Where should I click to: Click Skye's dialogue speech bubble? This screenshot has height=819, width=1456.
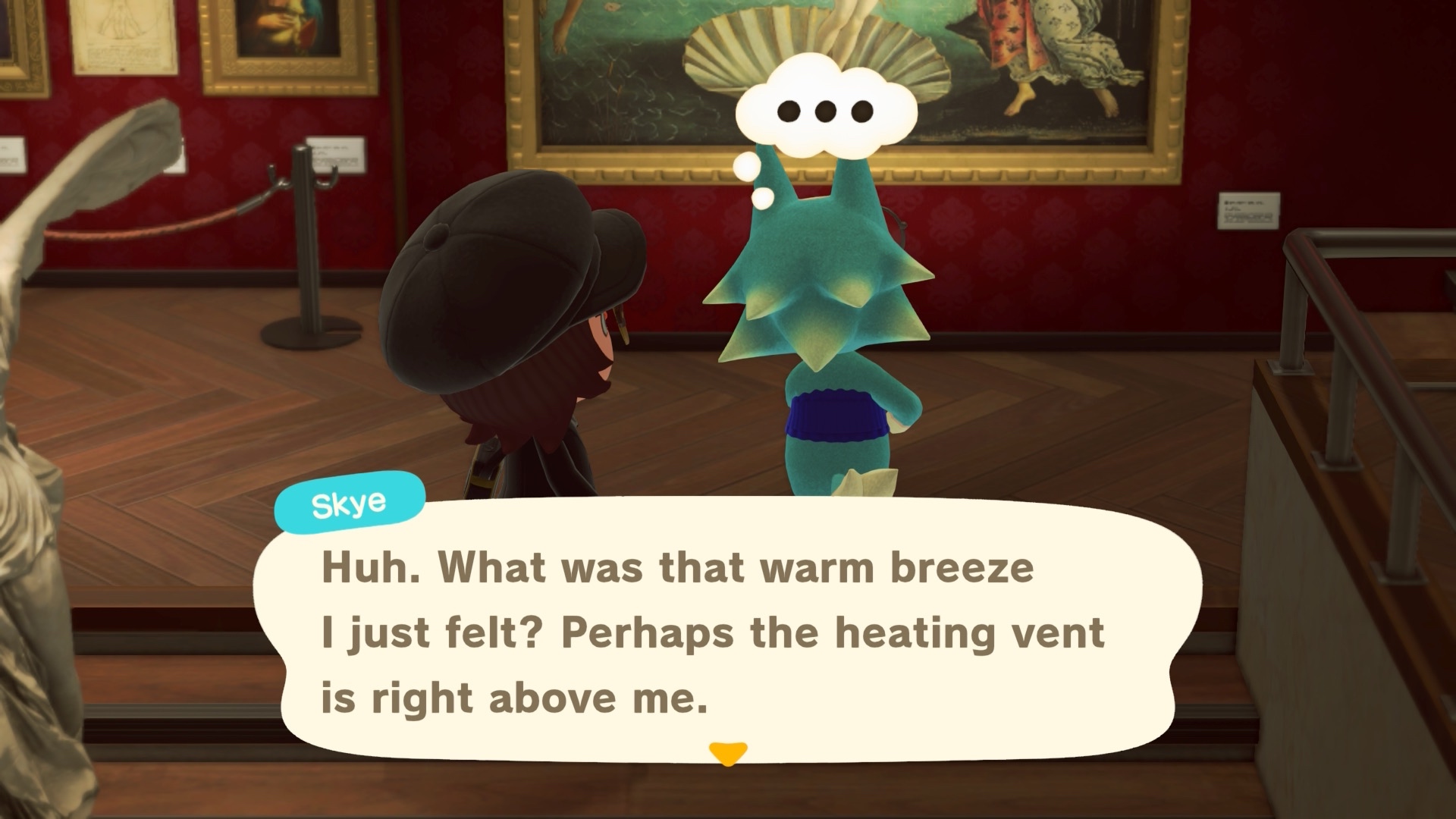click(728, 633)
